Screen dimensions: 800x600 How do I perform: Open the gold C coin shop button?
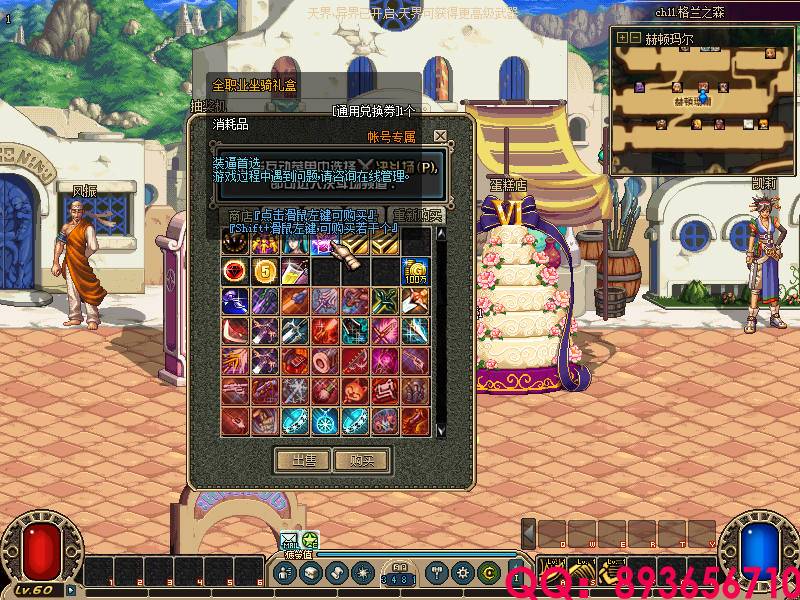488,573
